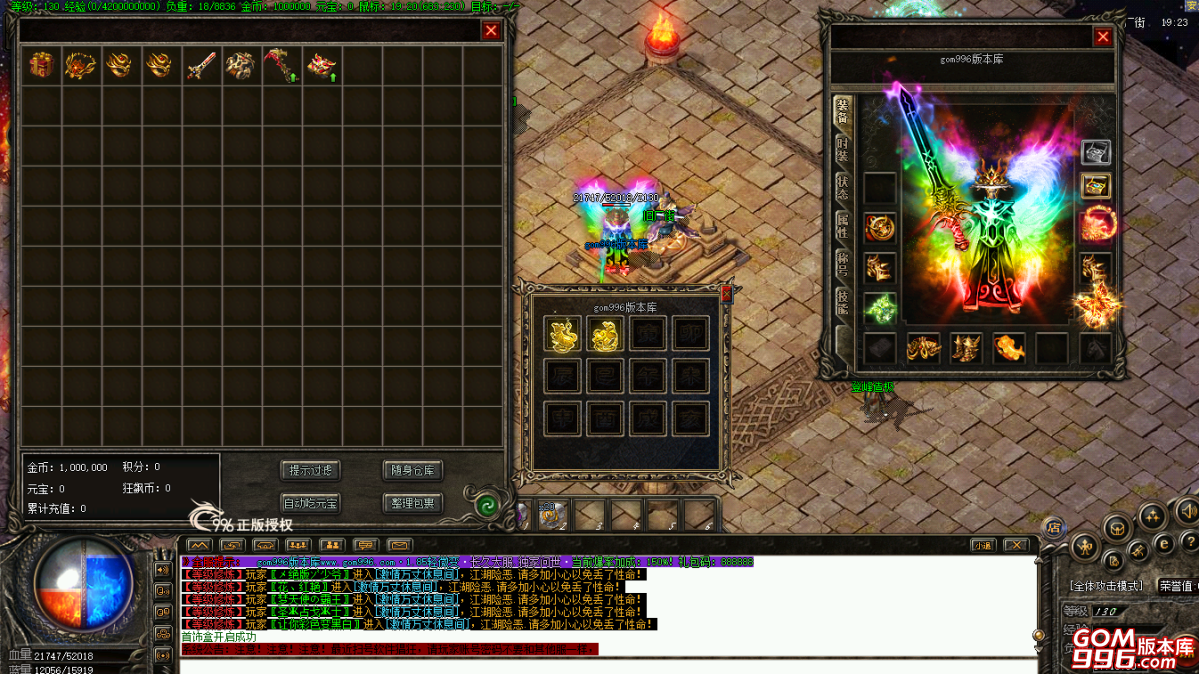Open the 属性 attributes tab
The width and height of the screenshot is (1199, 674).
click(842, 227)
